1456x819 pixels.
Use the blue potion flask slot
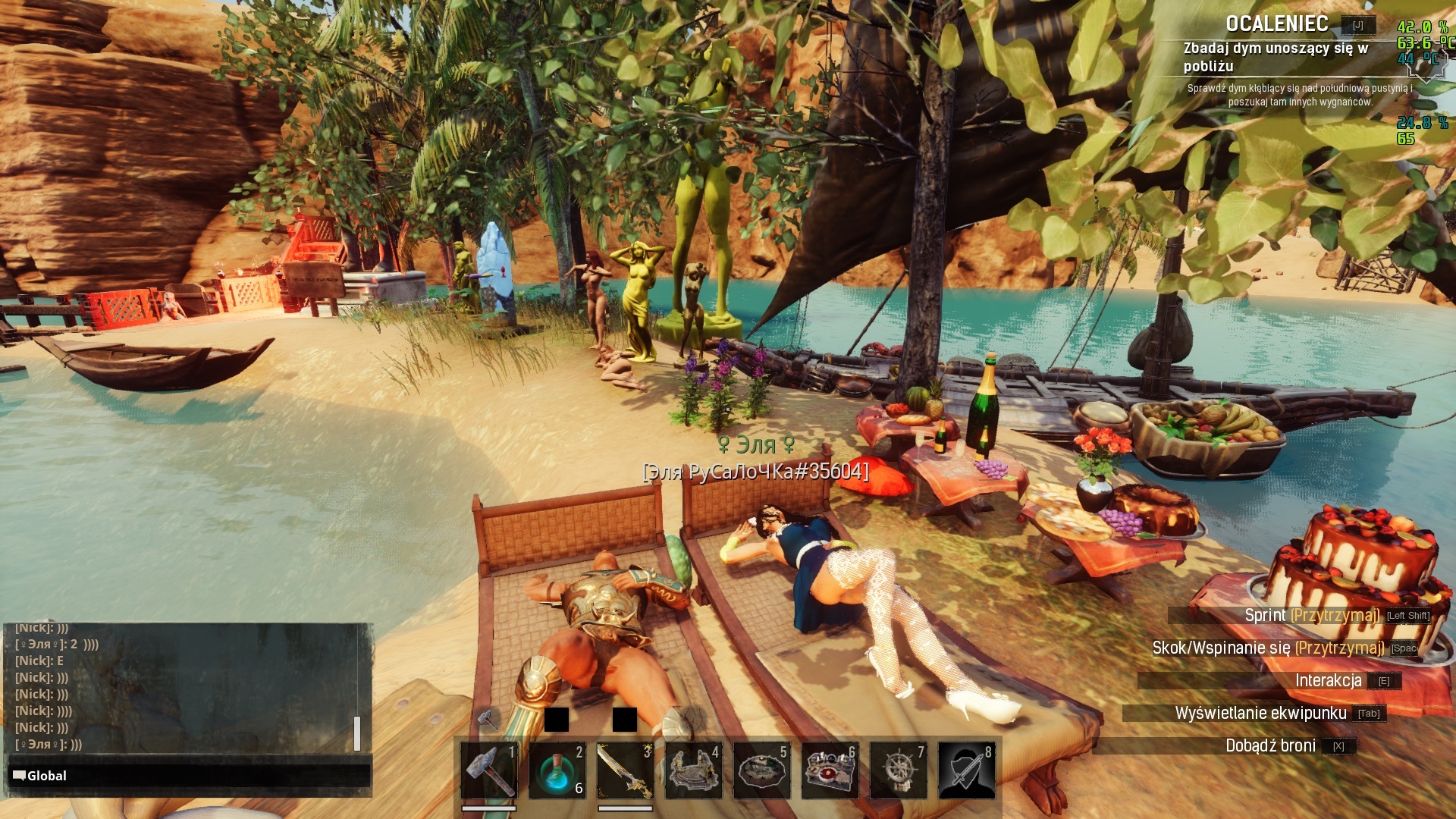[x=557, y=770]
